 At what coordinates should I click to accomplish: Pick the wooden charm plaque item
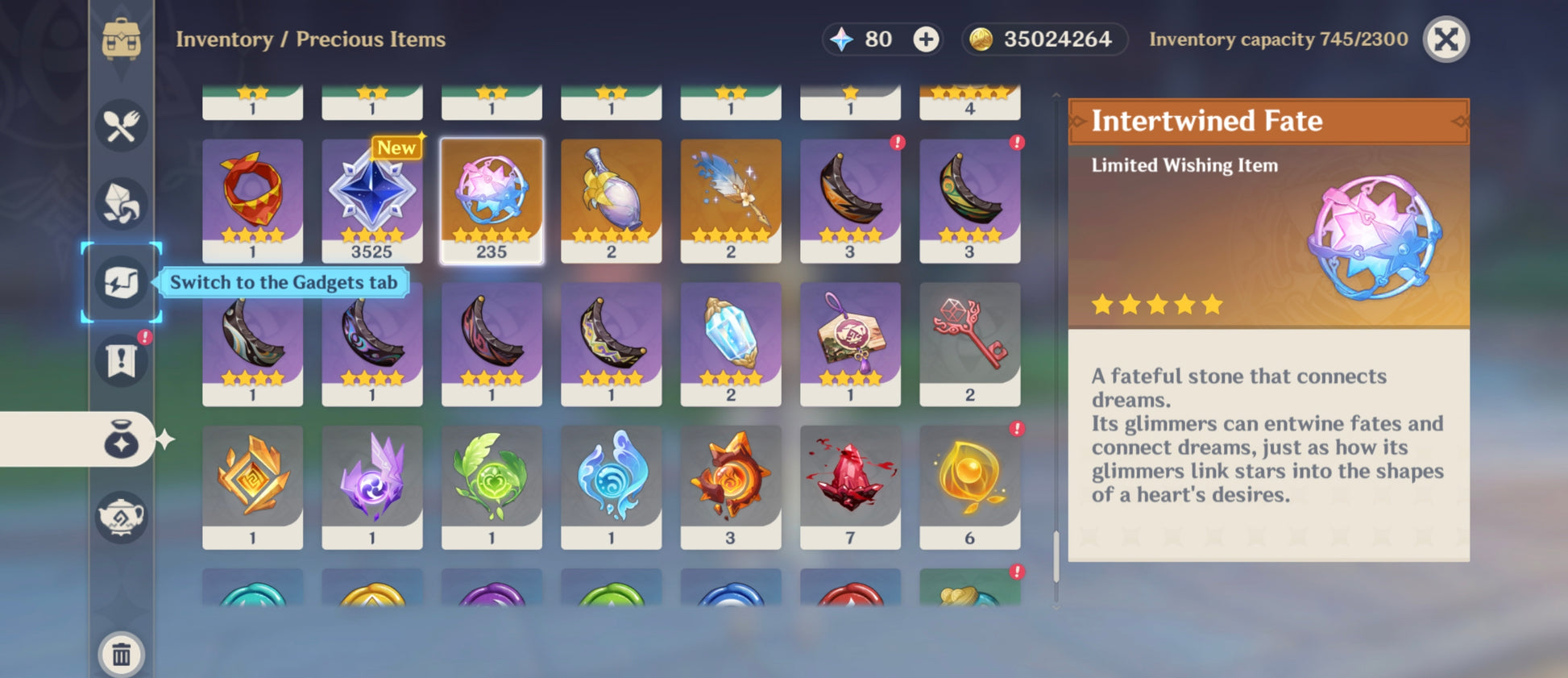[x=850, y=343]
